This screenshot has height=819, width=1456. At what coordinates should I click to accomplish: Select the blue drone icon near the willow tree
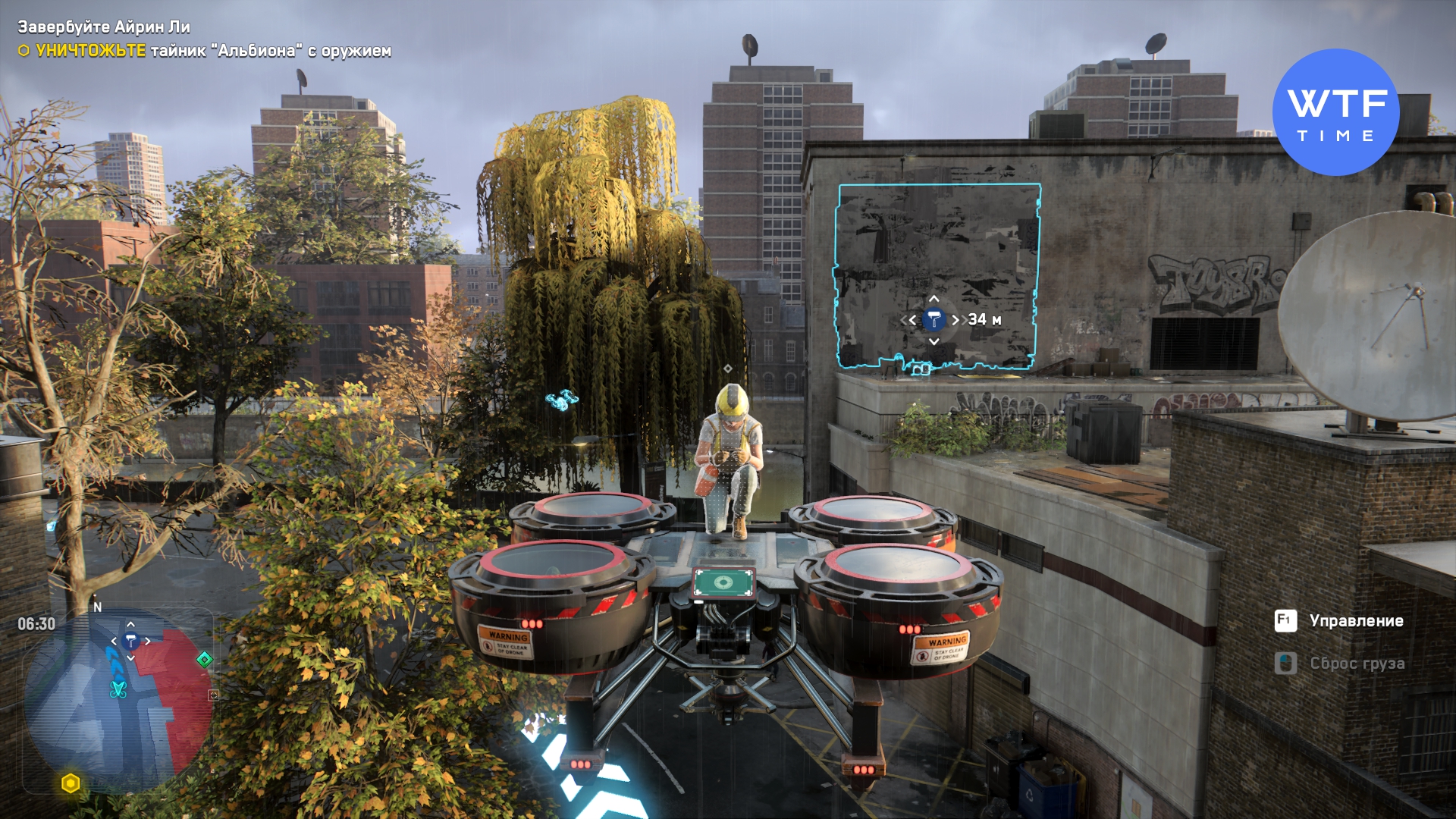pyautogui.click(x=562, y=400)
